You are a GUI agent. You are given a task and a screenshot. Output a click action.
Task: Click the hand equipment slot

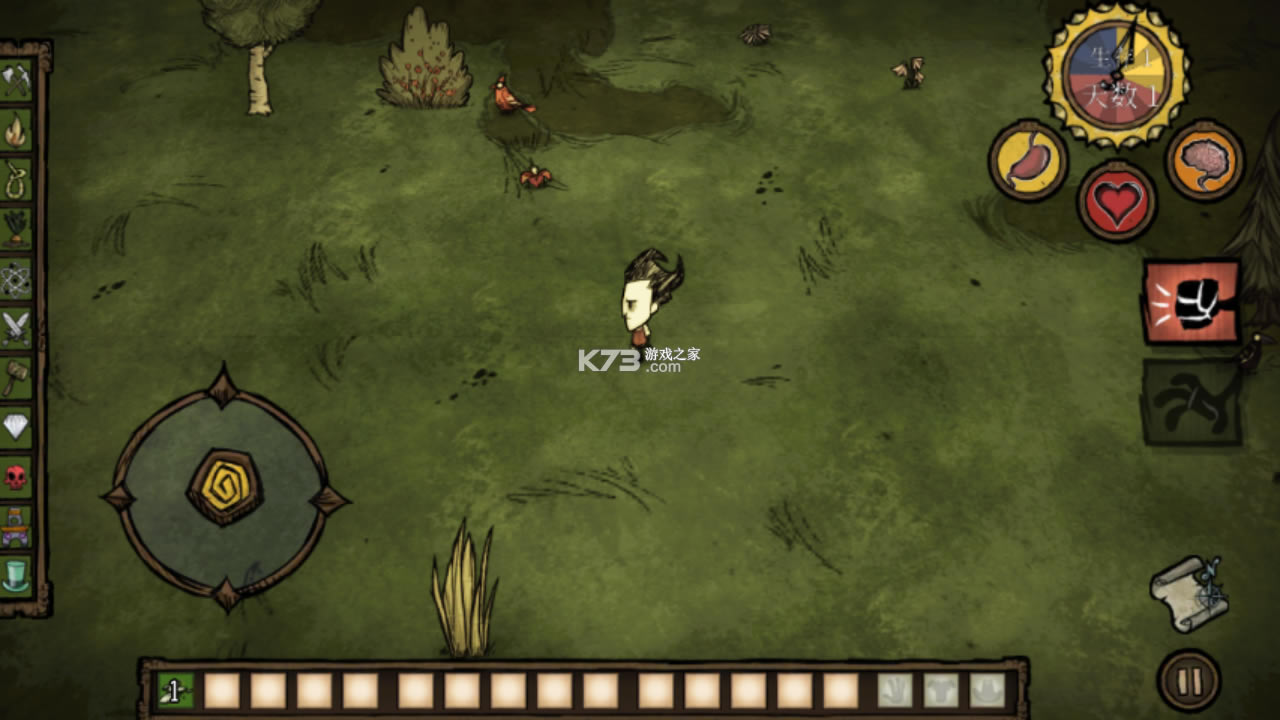point(894,690)
